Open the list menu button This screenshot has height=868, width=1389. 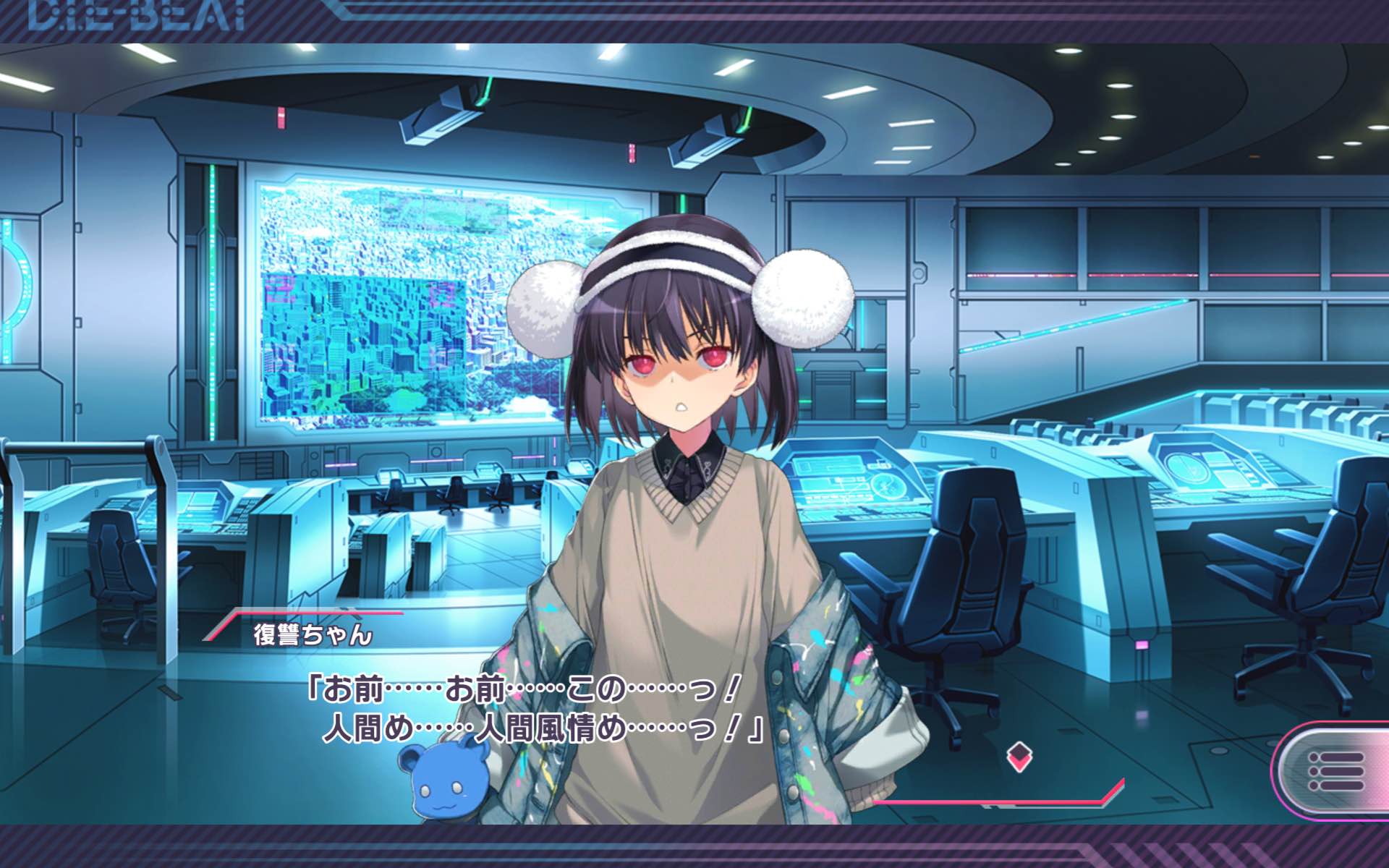click(1335, 771)
